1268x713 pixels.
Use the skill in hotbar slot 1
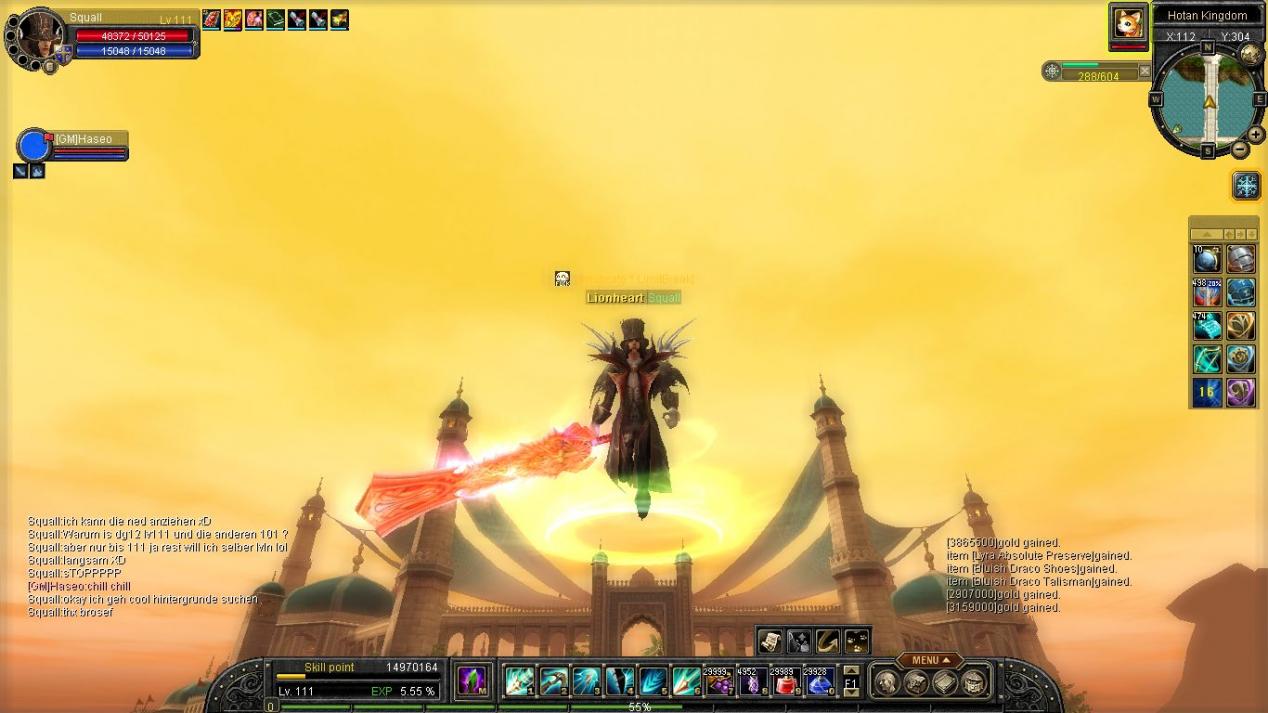click(x=519, y=681)
